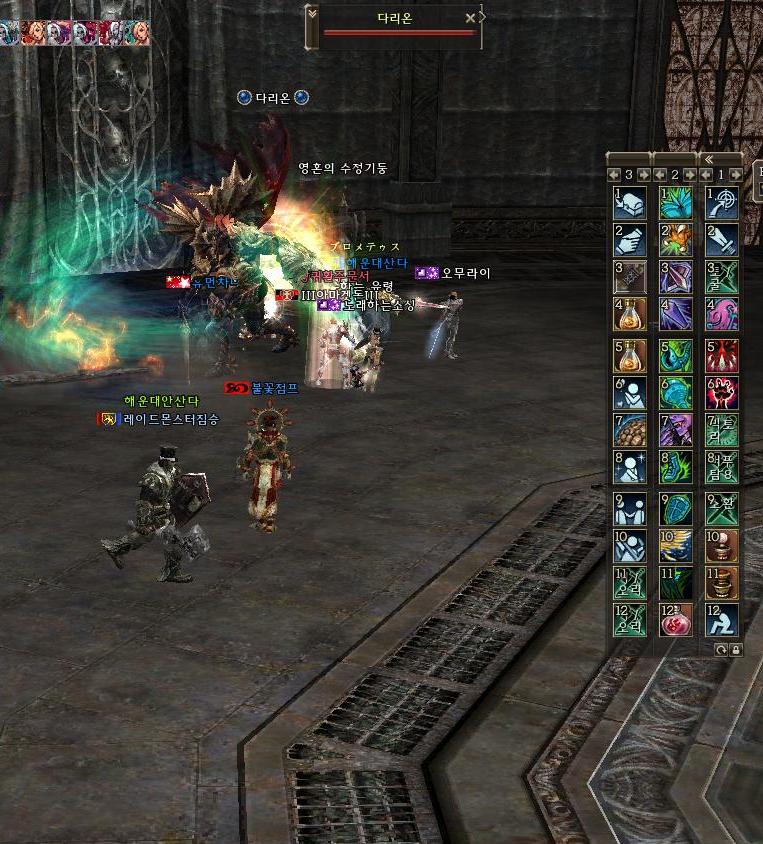
Task: Activate the red fangs skill
Action: 722,353
